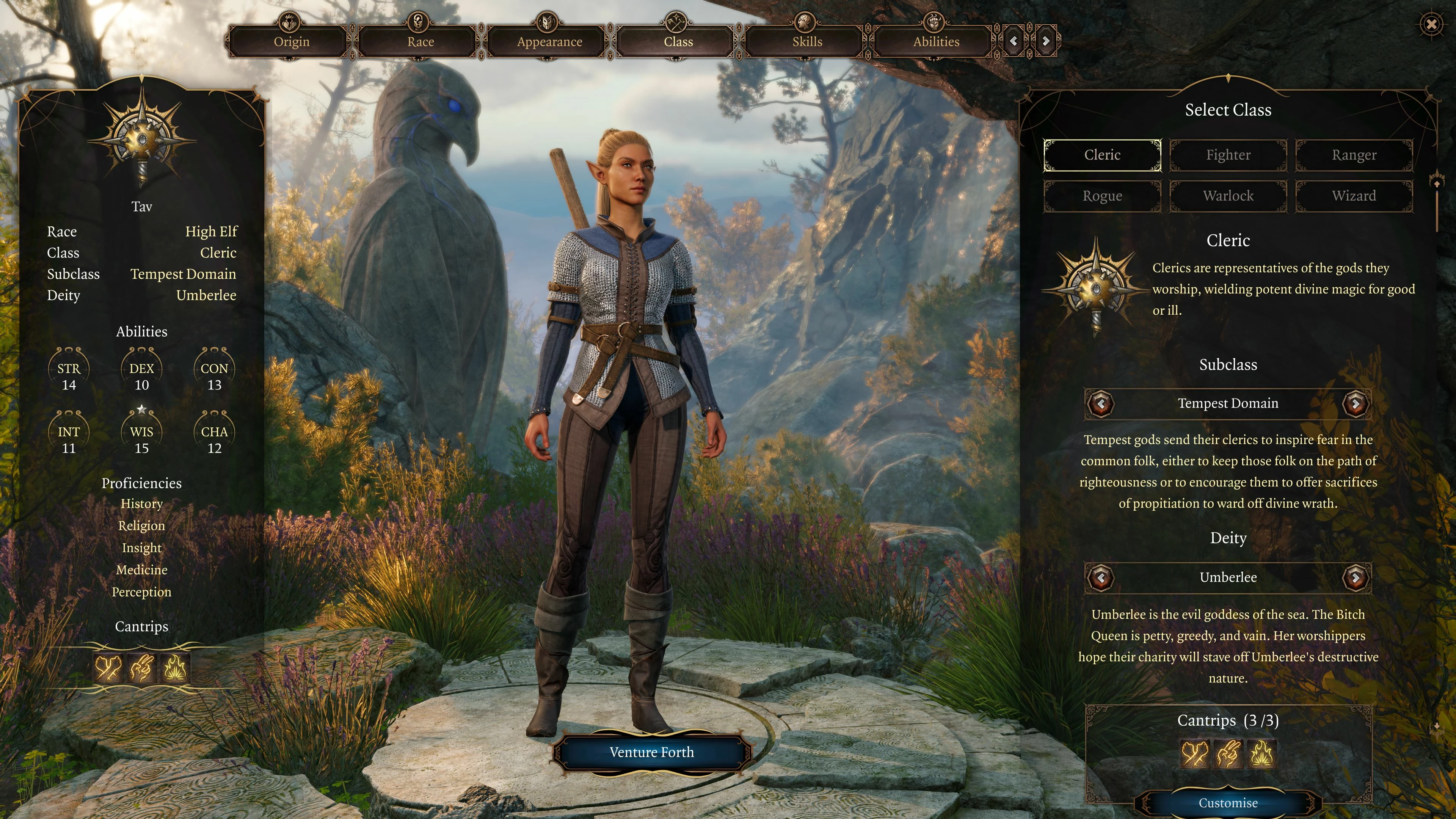Select the Cleric class button

coord(1102,155)
